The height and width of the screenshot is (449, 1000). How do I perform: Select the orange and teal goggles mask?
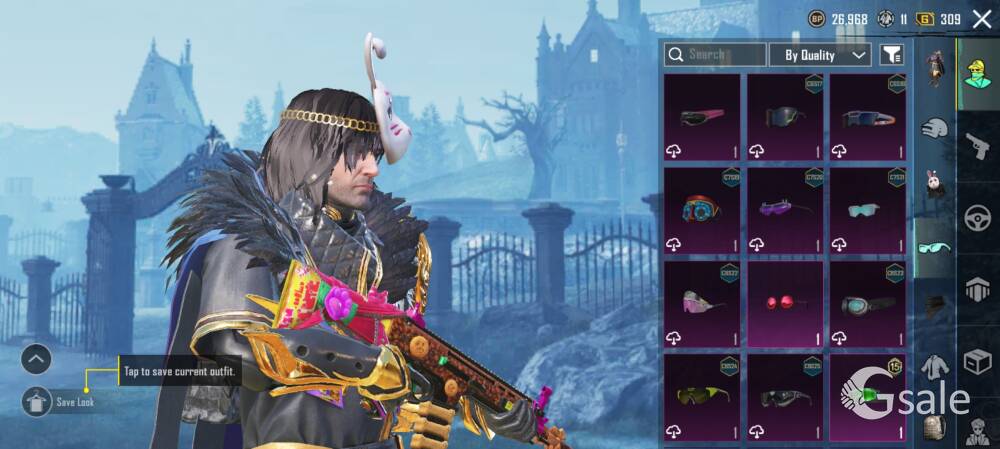[702, 210]
